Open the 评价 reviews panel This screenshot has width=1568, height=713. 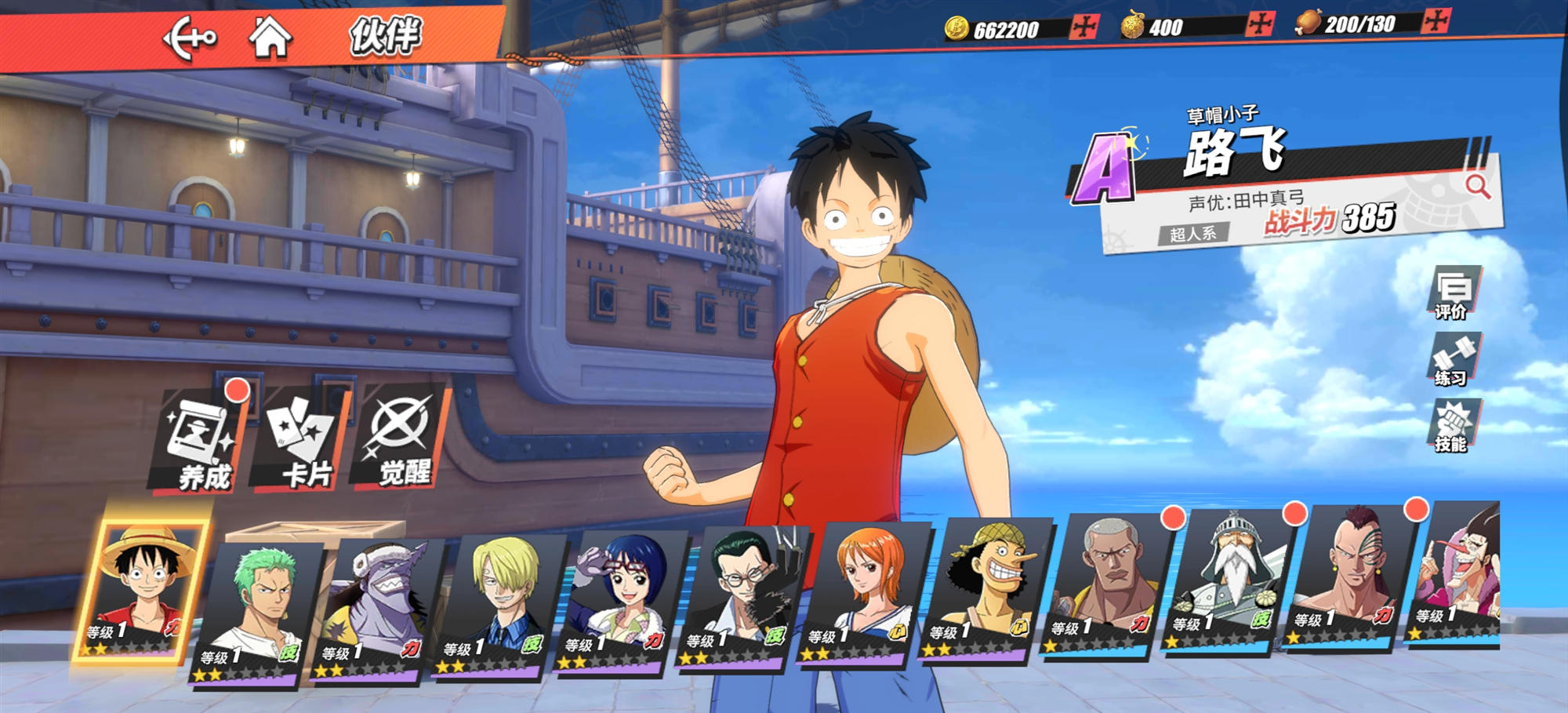1453,293
